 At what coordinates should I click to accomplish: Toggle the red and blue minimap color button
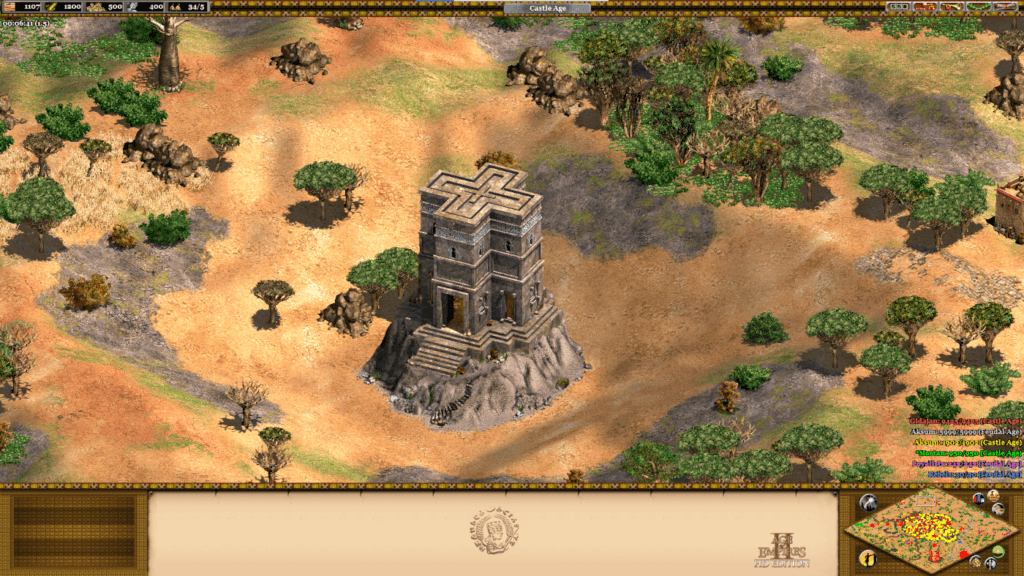pos(978,499)
